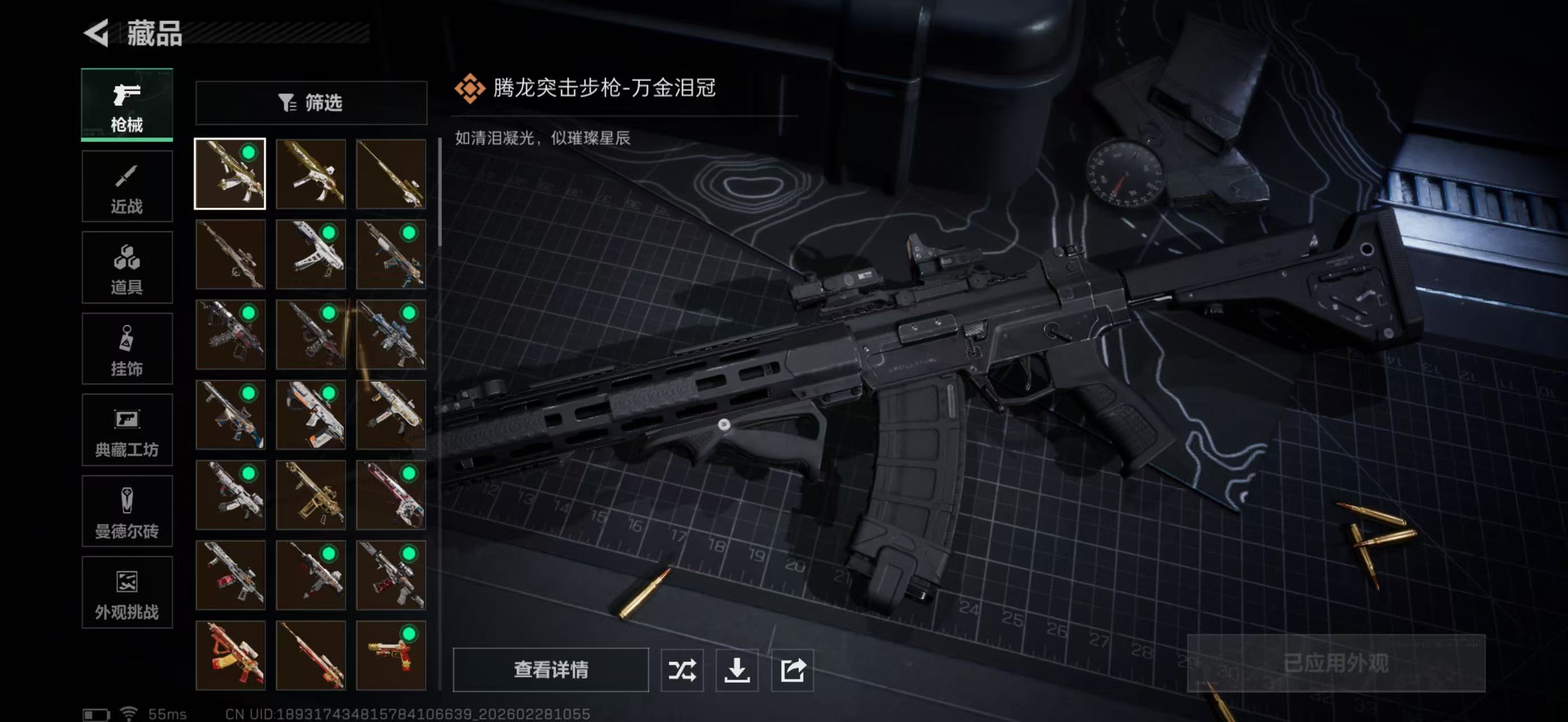Image resolution: width=1568 pixels, height=722 pixels.
Task: Open the 筛选 filter options
Action: tap(312, 103)
